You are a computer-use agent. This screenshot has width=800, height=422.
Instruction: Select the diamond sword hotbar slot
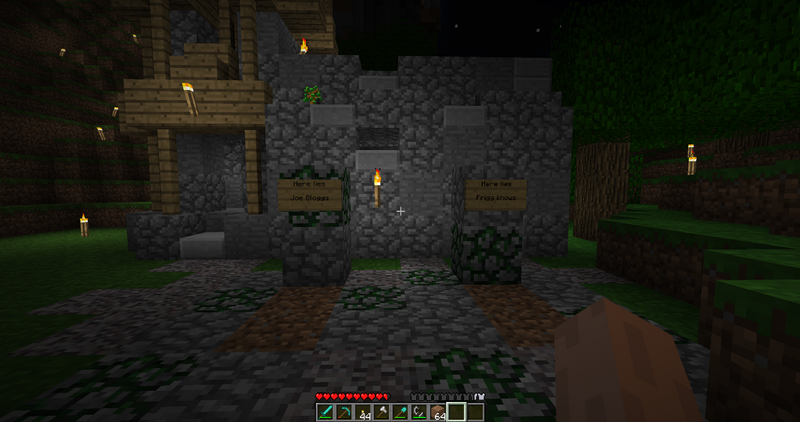pos(325,412)
